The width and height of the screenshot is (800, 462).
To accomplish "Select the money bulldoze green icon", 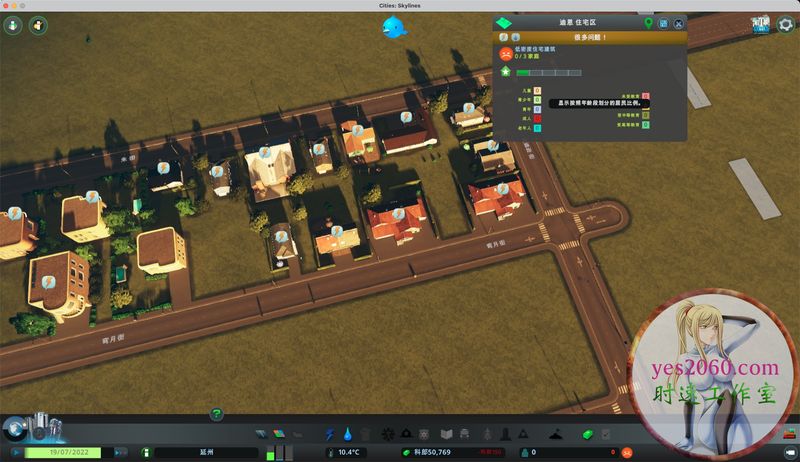I will tap(587, 435).
